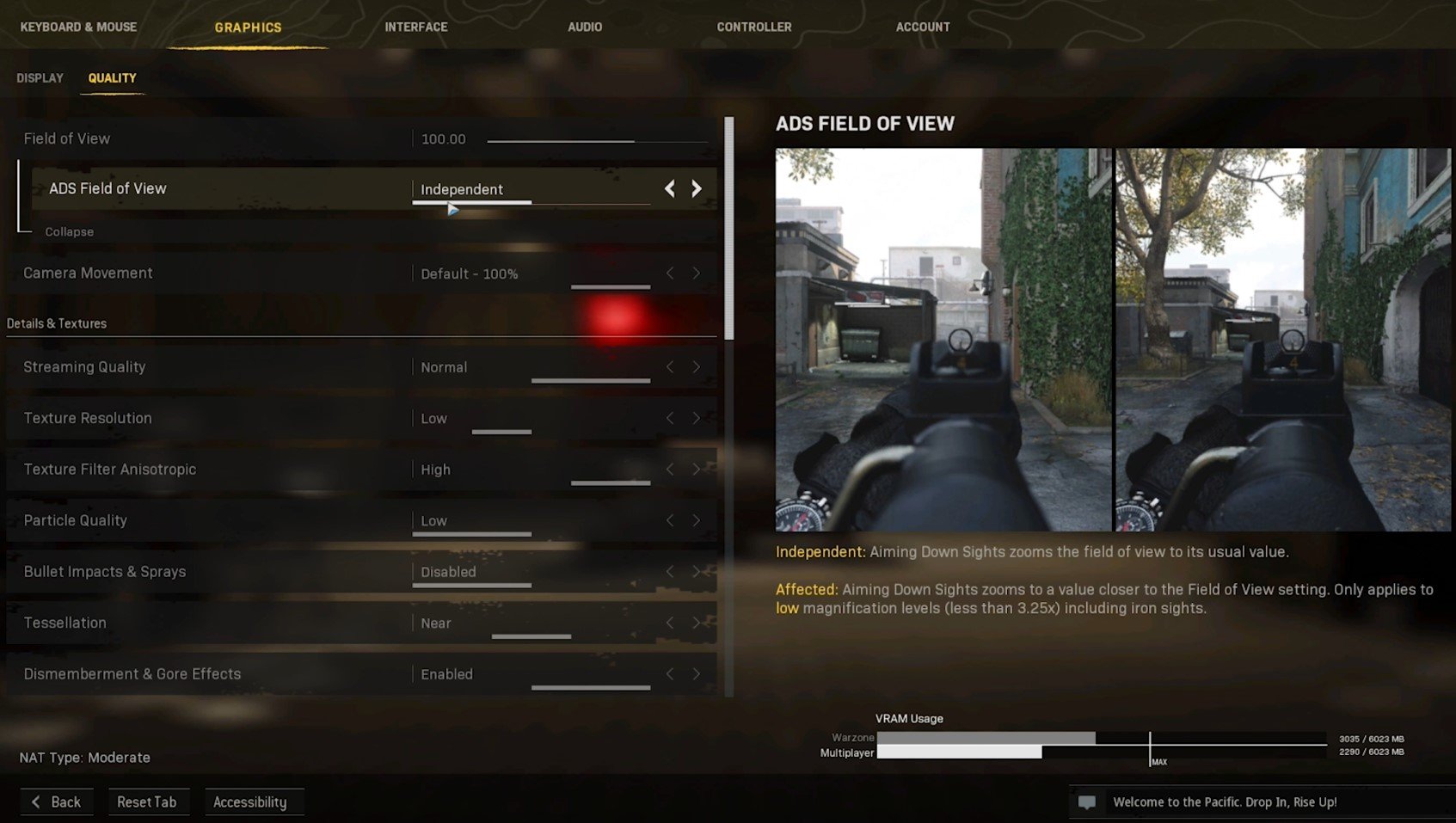Select the Controller settings tab
Viewport: 1456px width, 823px height.
(x=754, y=27)
